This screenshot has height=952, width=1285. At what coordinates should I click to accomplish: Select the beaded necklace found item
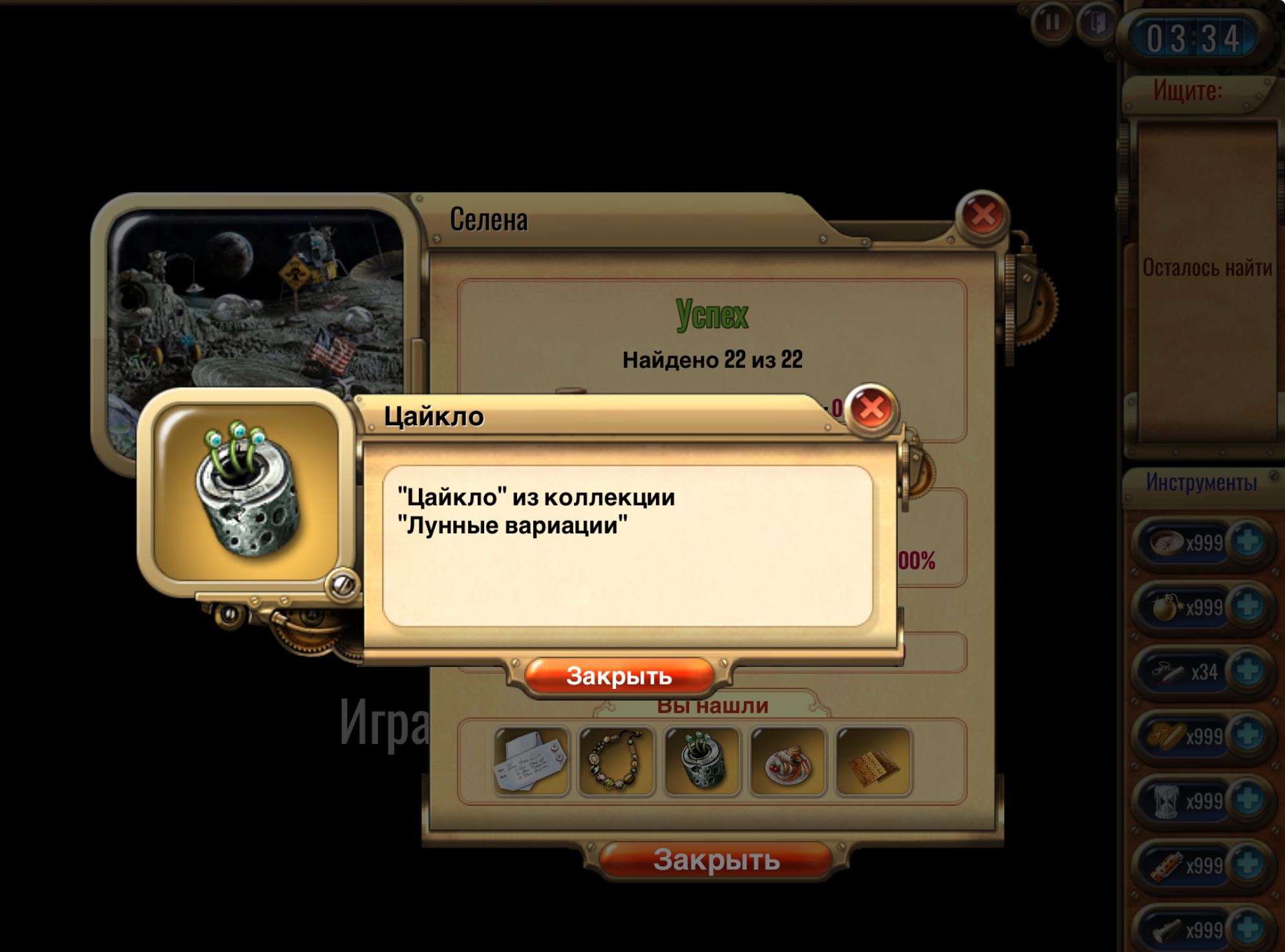[616, 762]
